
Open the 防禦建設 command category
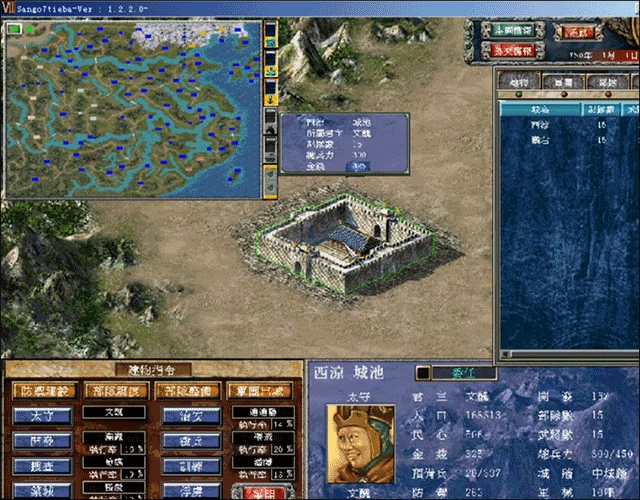pos(43,390)
